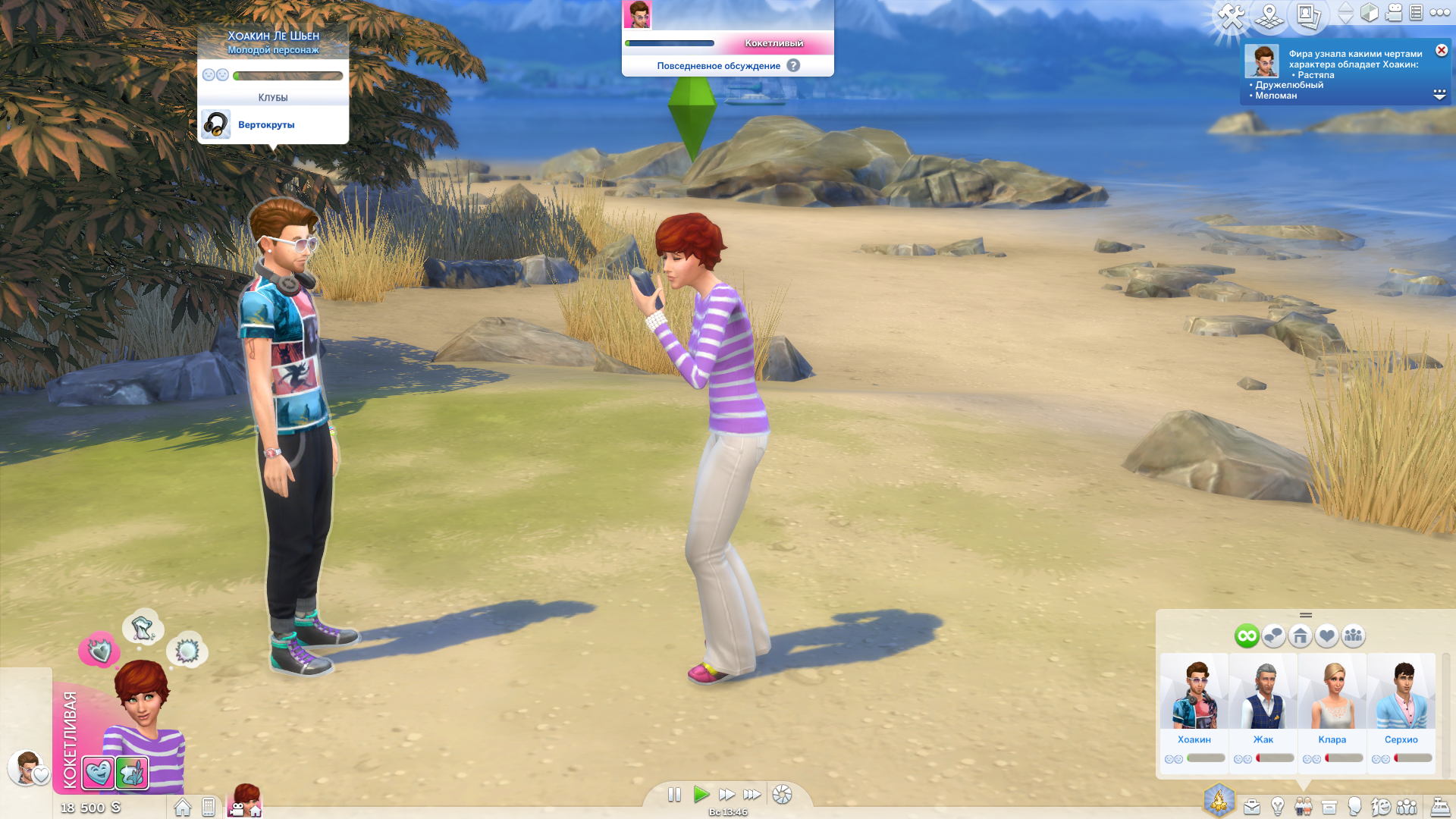Screen dimensions: 1456x819
Task: Select Серхио relationship portrait
Action: (x=1401, y=692)
